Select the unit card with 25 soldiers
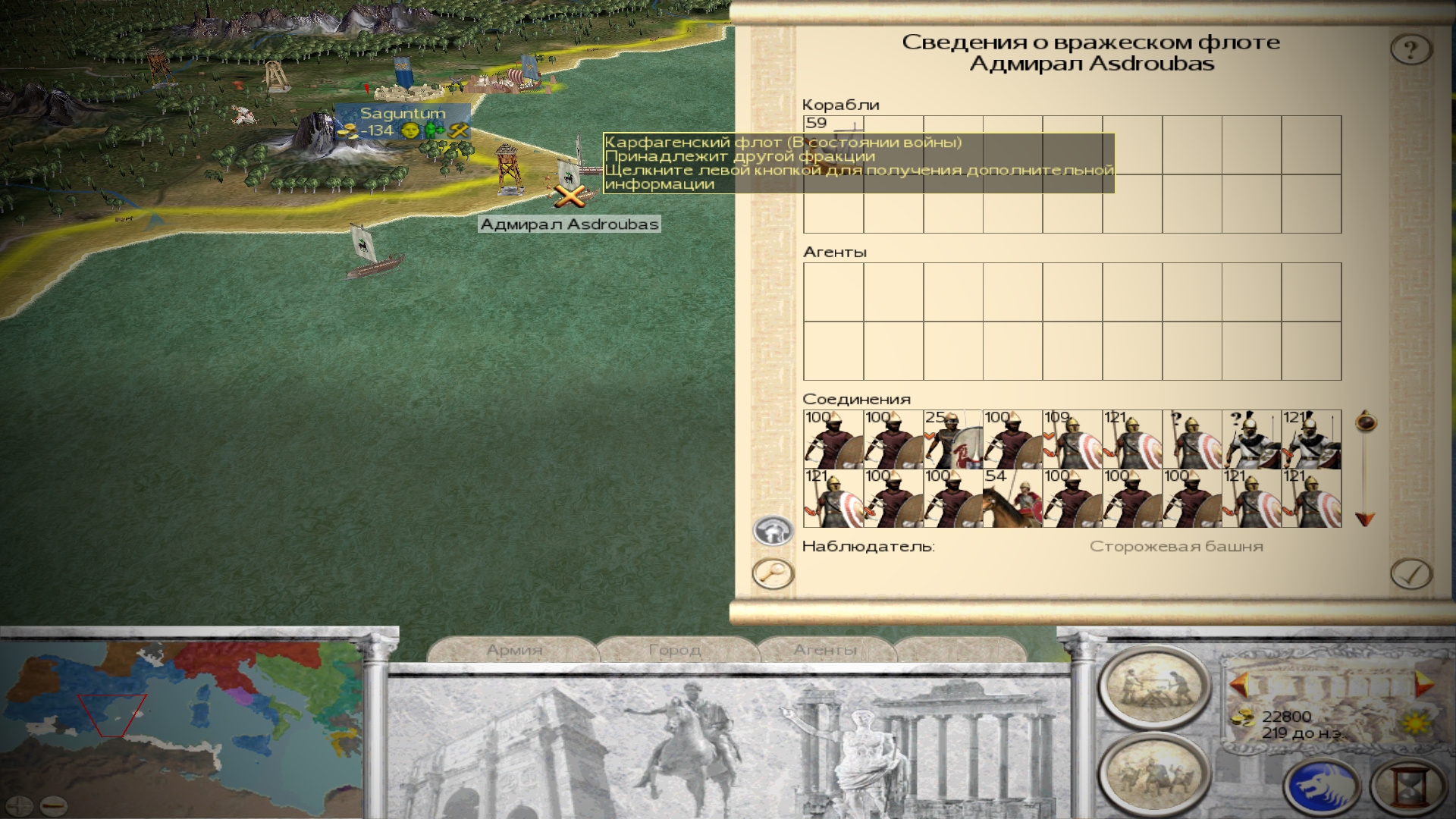The image size is (1456, 819). [x=952, y=440]
